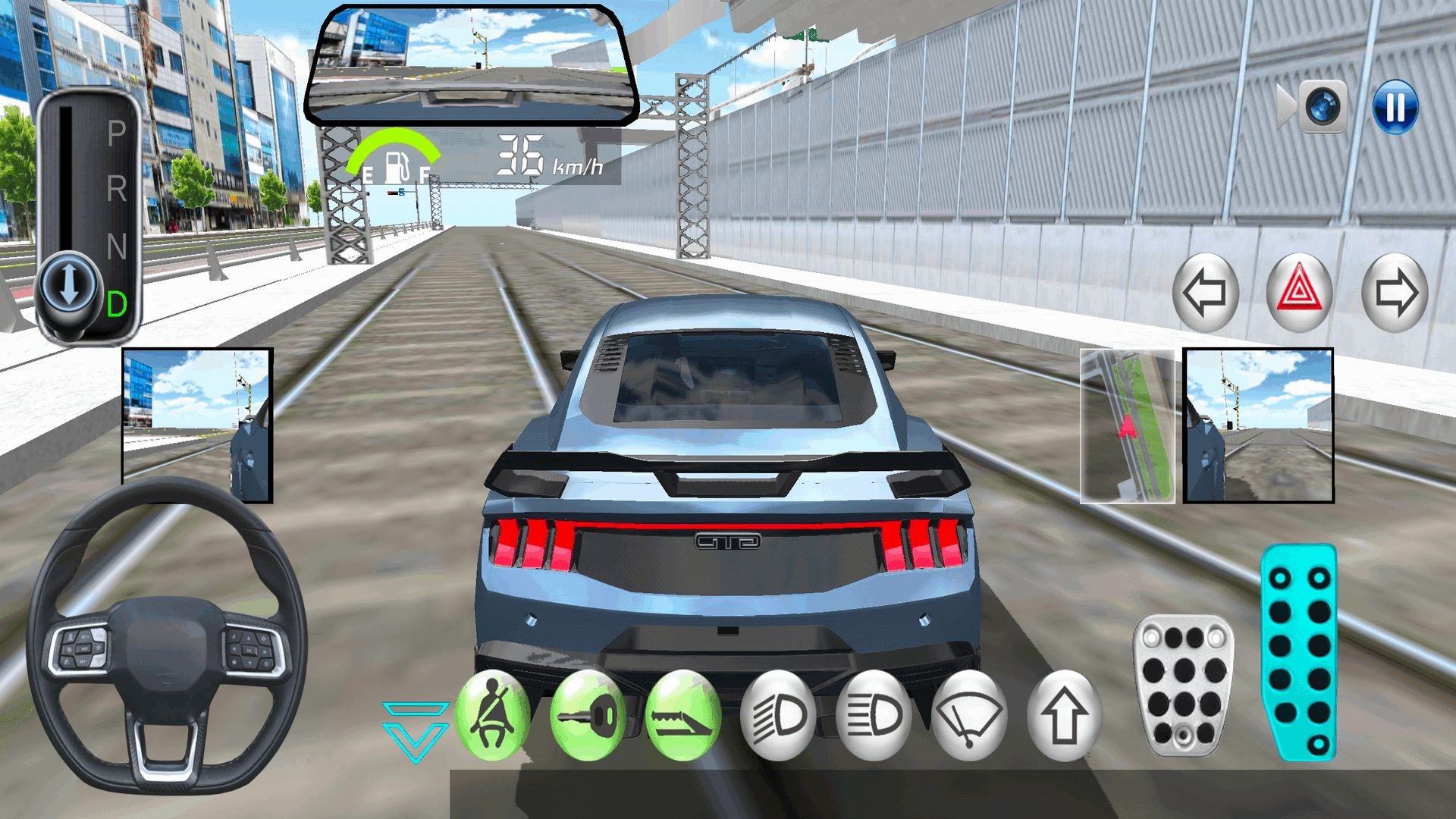Open the minimap with the red arrow
The width and height of the screenshot is (1456, 819).
(x=1127, y=426)
